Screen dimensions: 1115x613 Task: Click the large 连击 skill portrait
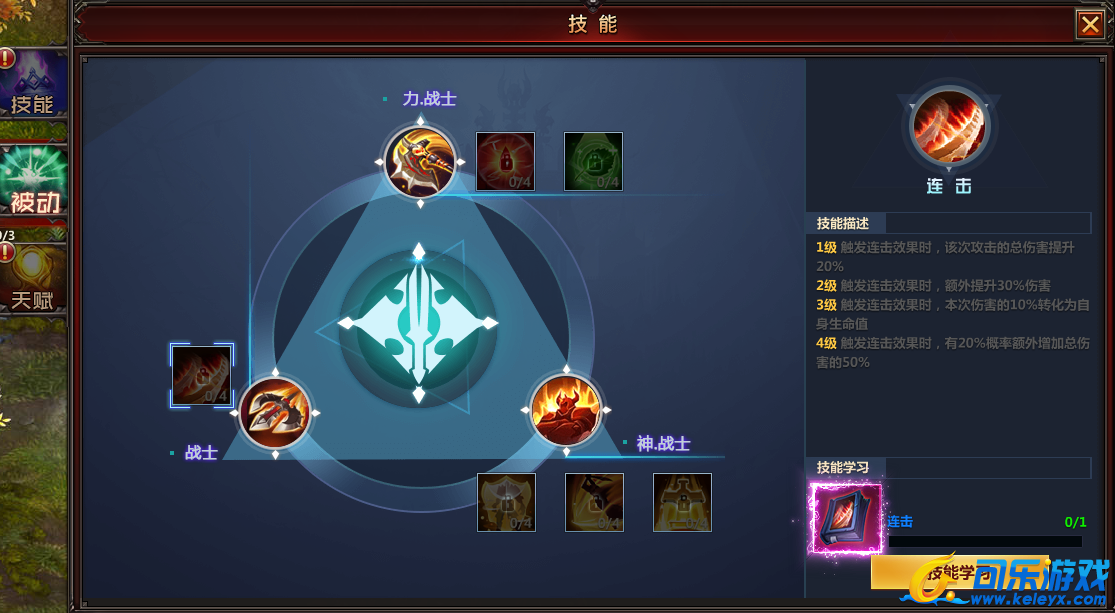point(948,126)
